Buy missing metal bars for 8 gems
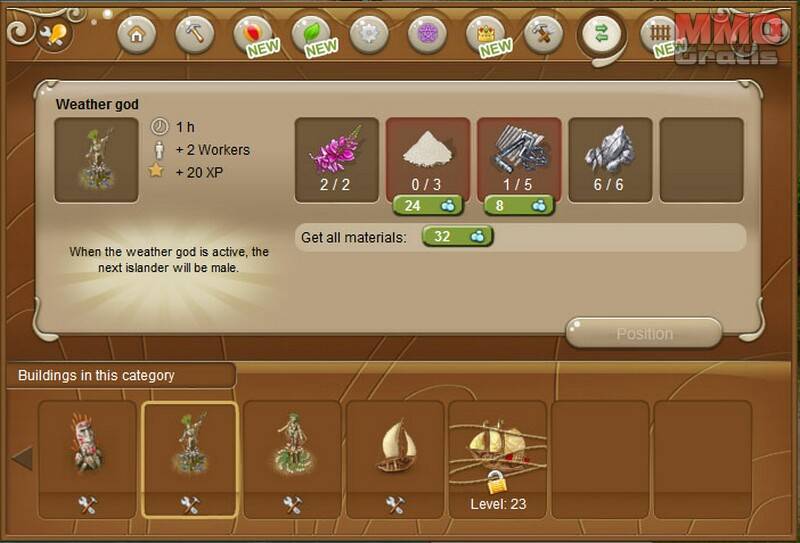The width and height of the screenshot is (800, 543). click(518, 205)
